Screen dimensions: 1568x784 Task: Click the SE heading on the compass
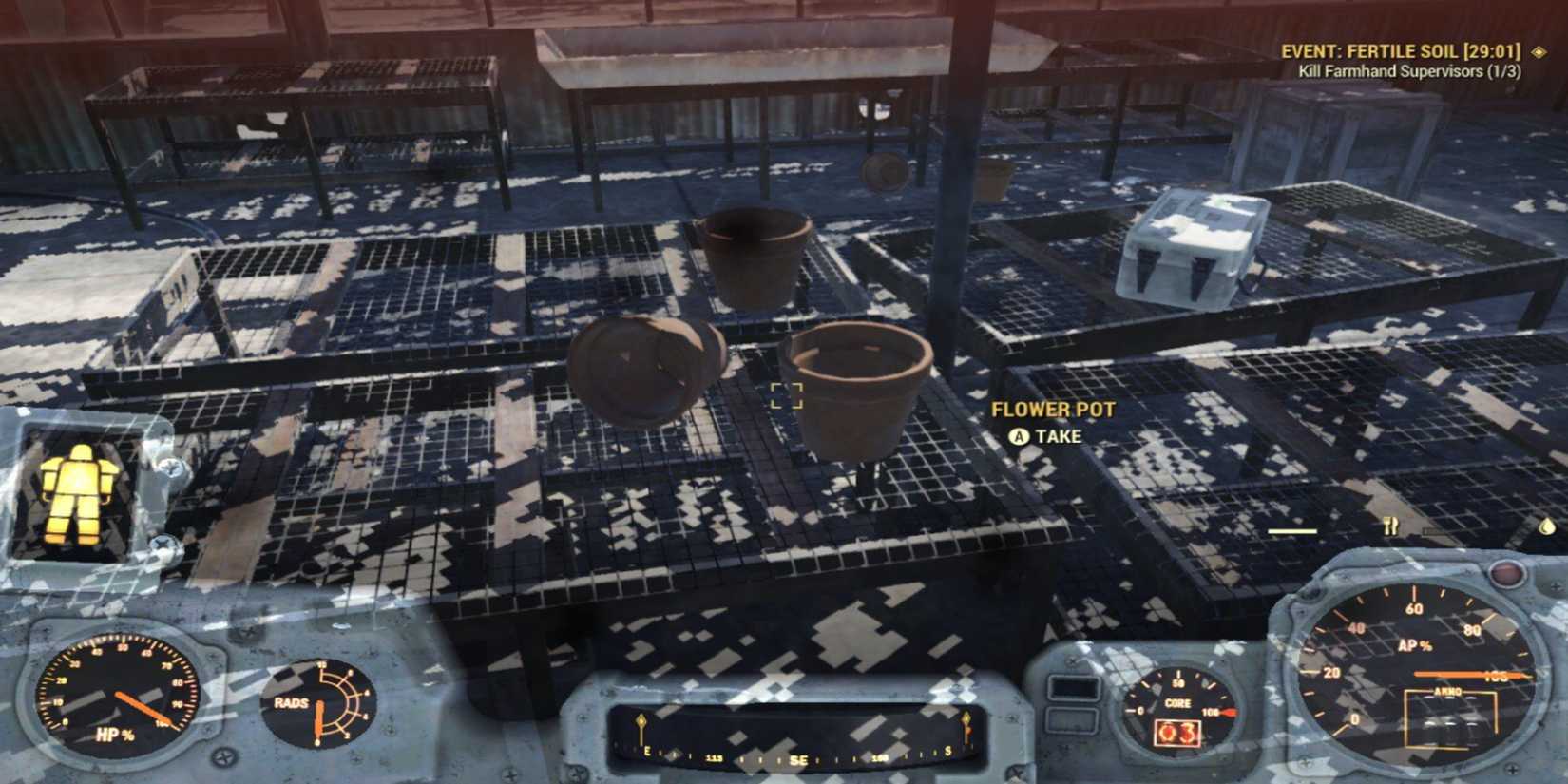(797, 757)
